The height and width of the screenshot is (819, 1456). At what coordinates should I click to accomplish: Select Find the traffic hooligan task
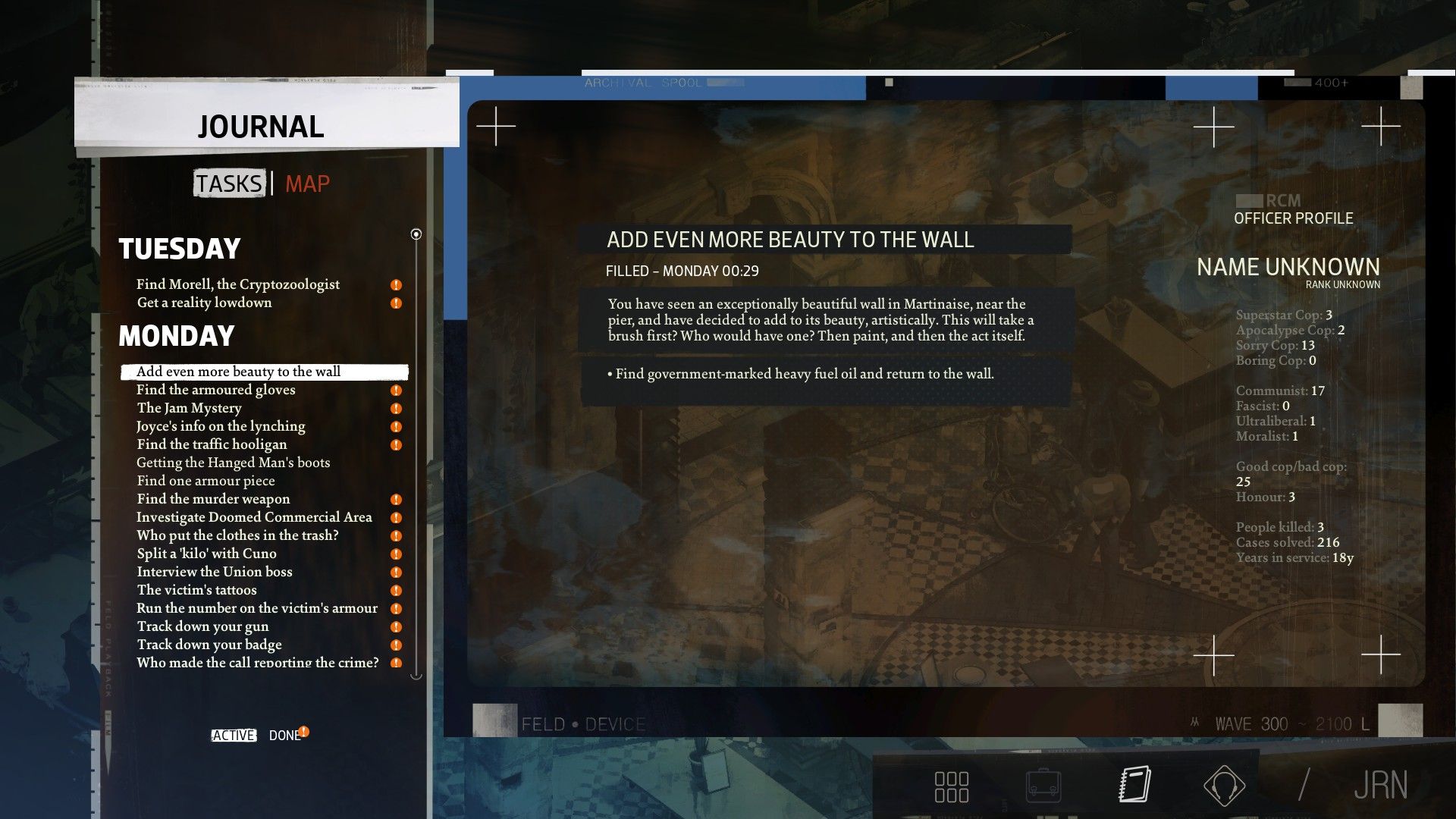click(212, 444)
